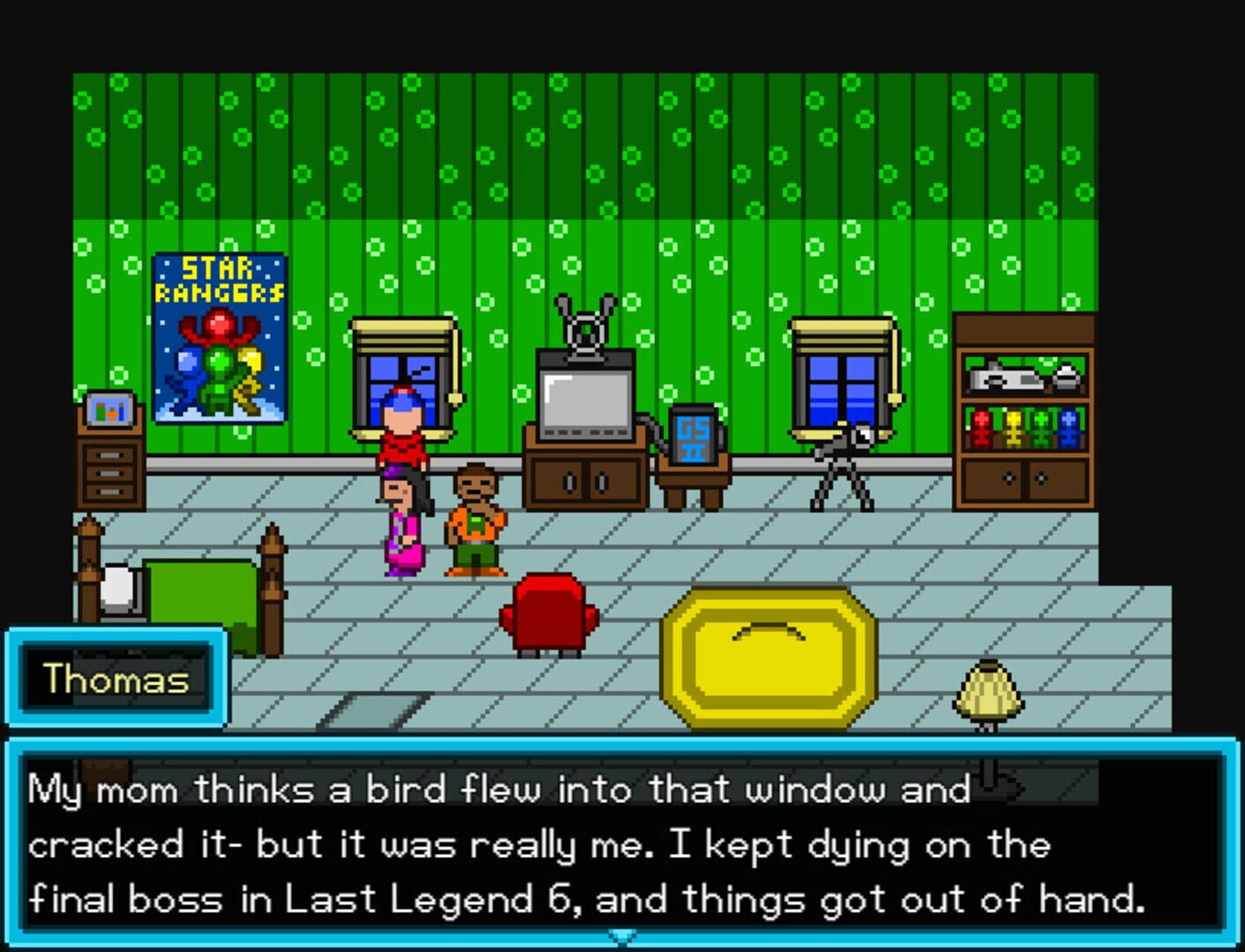Click the standing lamp near the rug

pyautogui.click(x=986, y=692)
